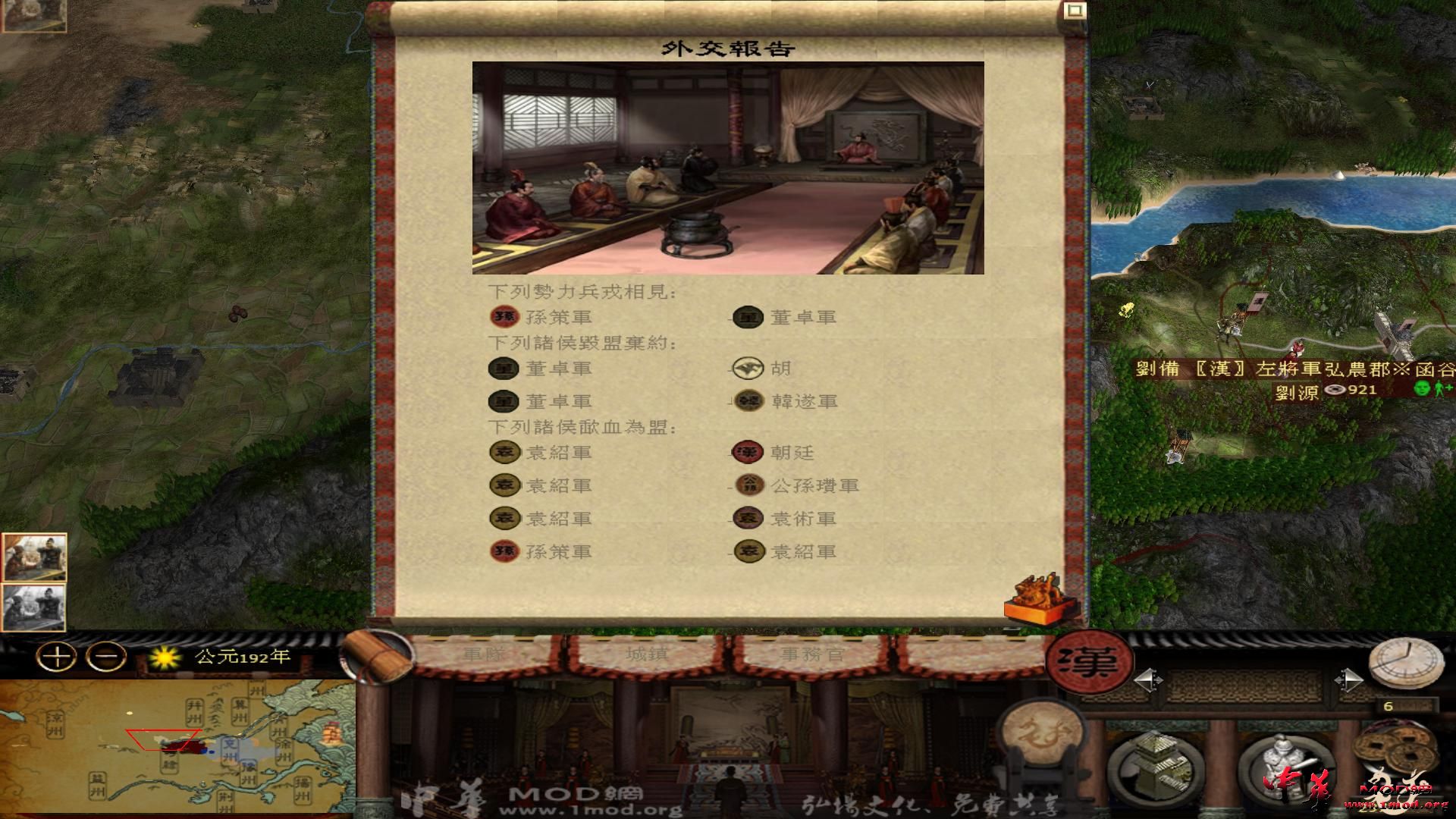The image size is (1456, 819).
Task: Select the 孫策軍 faction emblem in the report
Action: (507, 318)
